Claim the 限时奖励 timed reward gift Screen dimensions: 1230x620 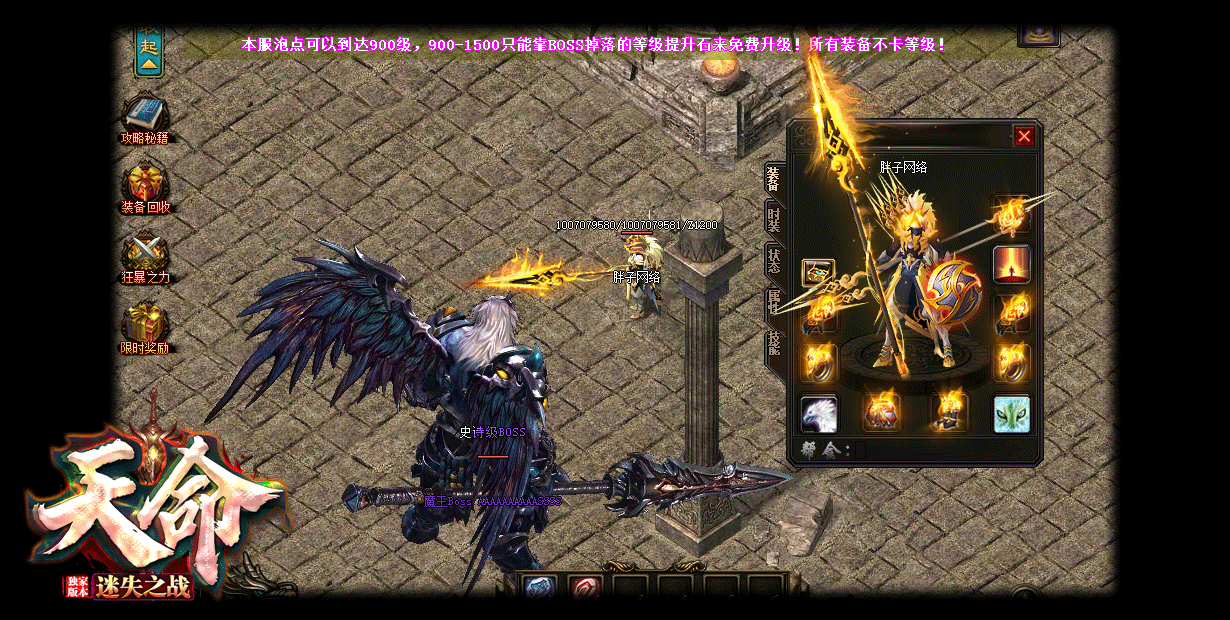[x=145, y=324]
